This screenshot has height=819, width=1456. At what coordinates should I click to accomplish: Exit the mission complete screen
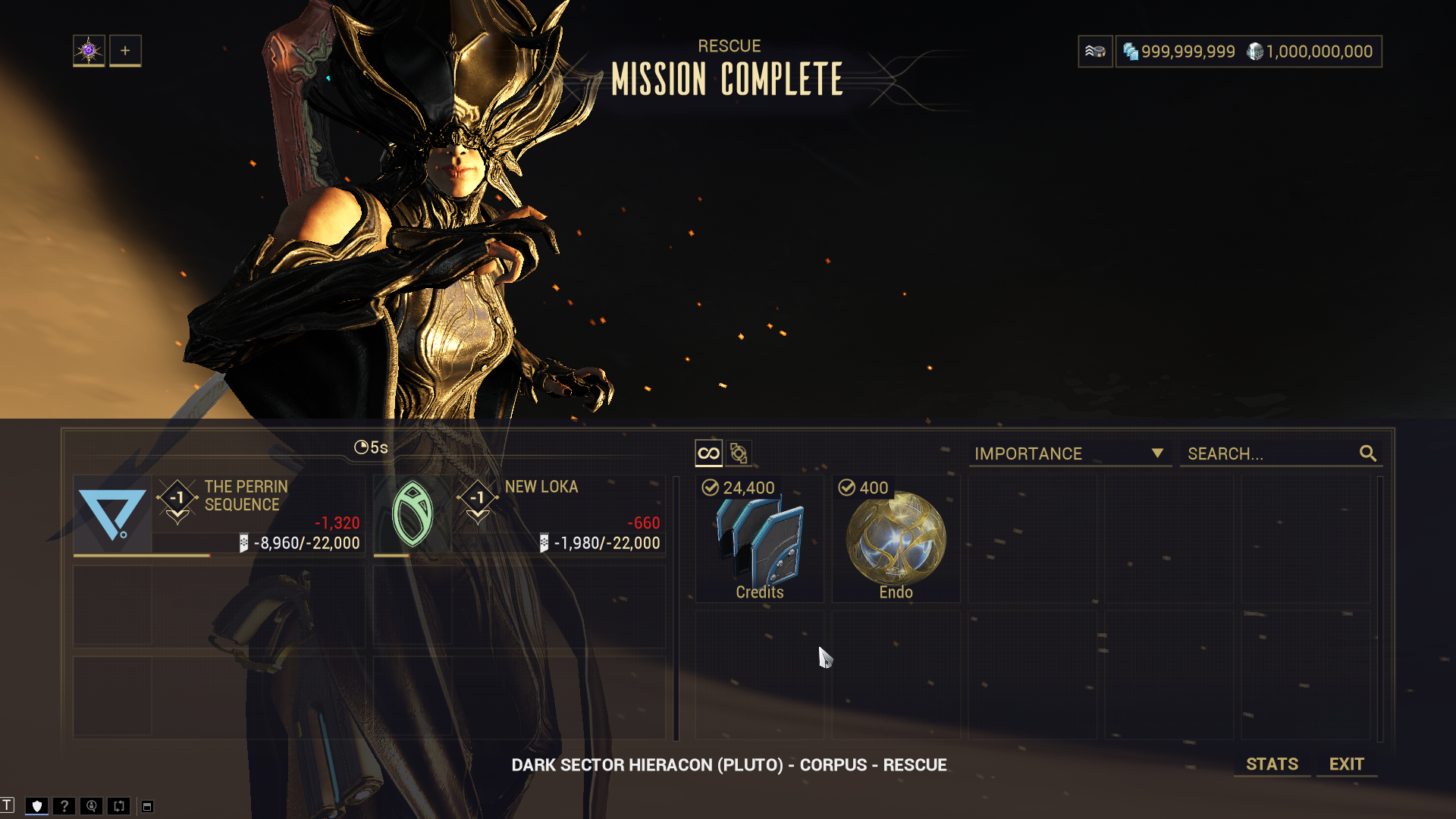pyautogui.click(x=1346, y=764)
